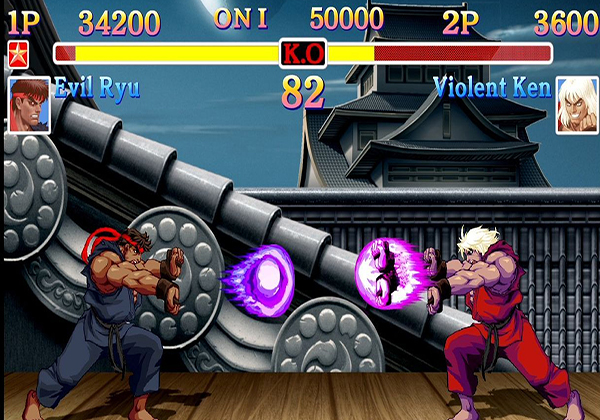Image resolution: width=600 pixels, height=420 pixels.
Task: Click Evil Ryu's character portrait
Action: click(29, 105)
